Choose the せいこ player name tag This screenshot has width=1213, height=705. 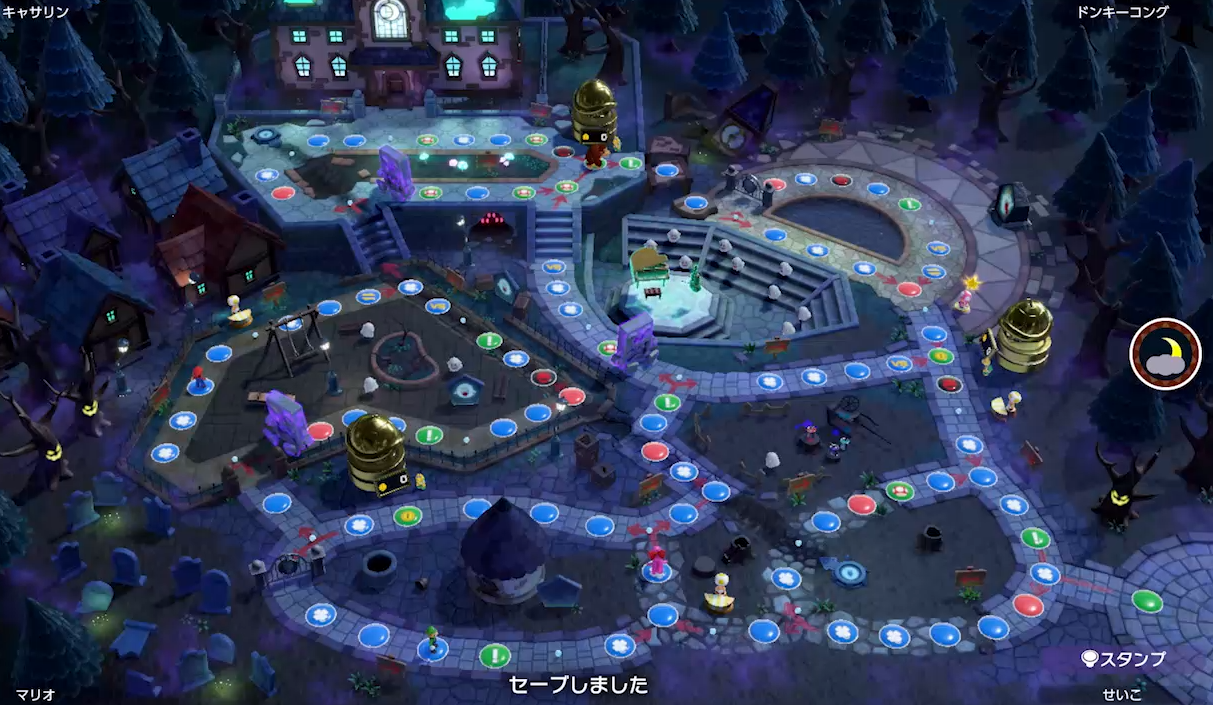pos(1121,693)
